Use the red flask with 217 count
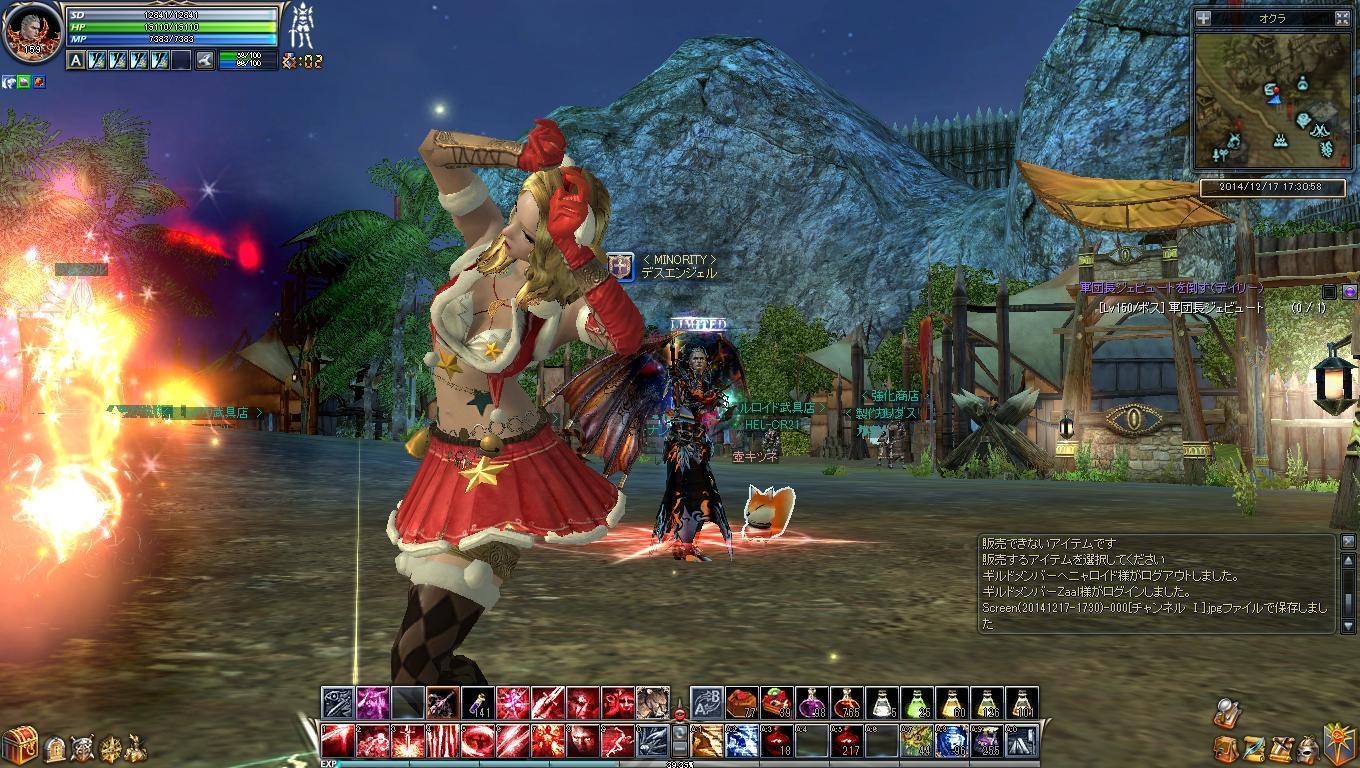This screenshot has width=1360, height=768. coord(847,741)
